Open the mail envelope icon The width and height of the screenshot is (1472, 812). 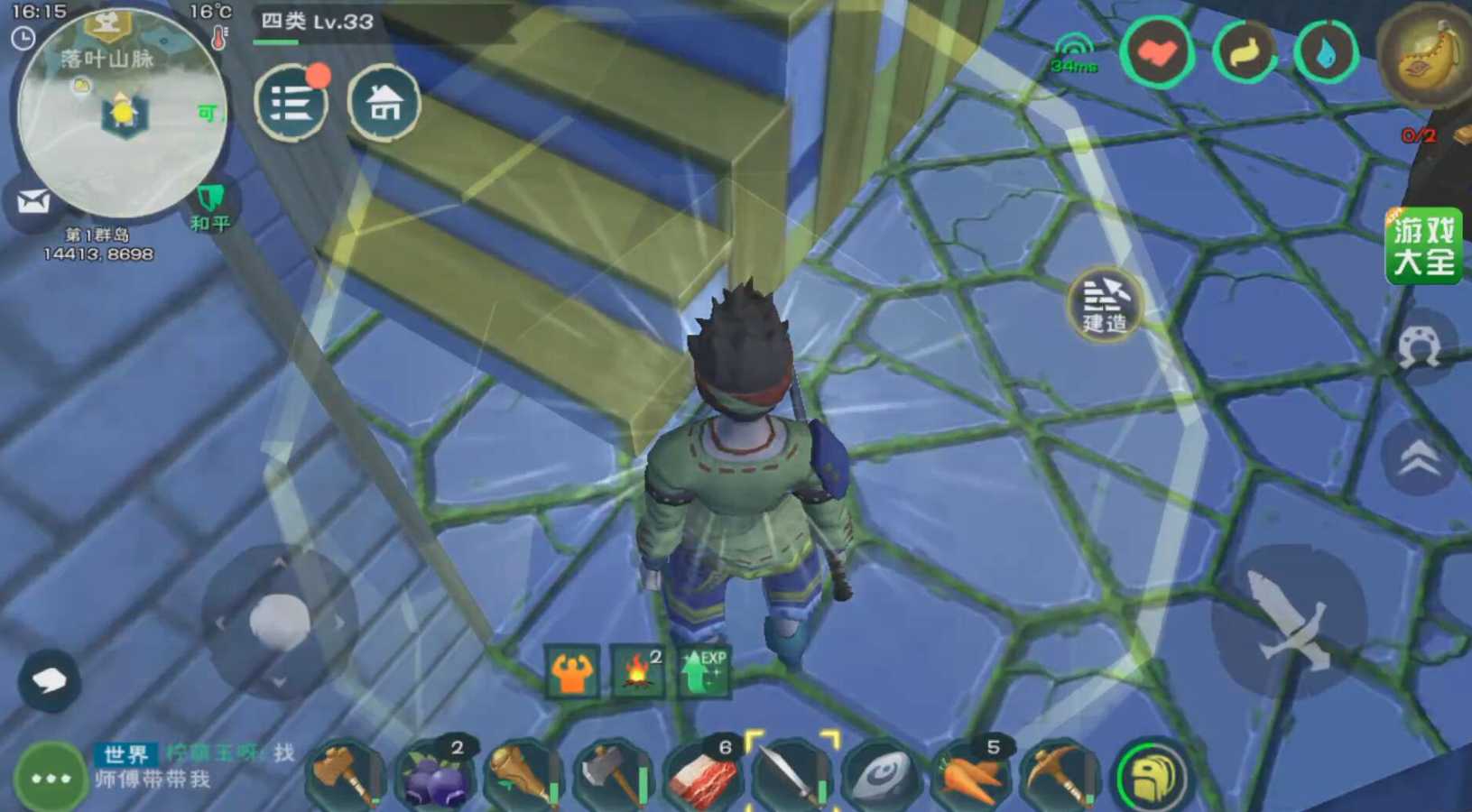[x=33, y=202]
